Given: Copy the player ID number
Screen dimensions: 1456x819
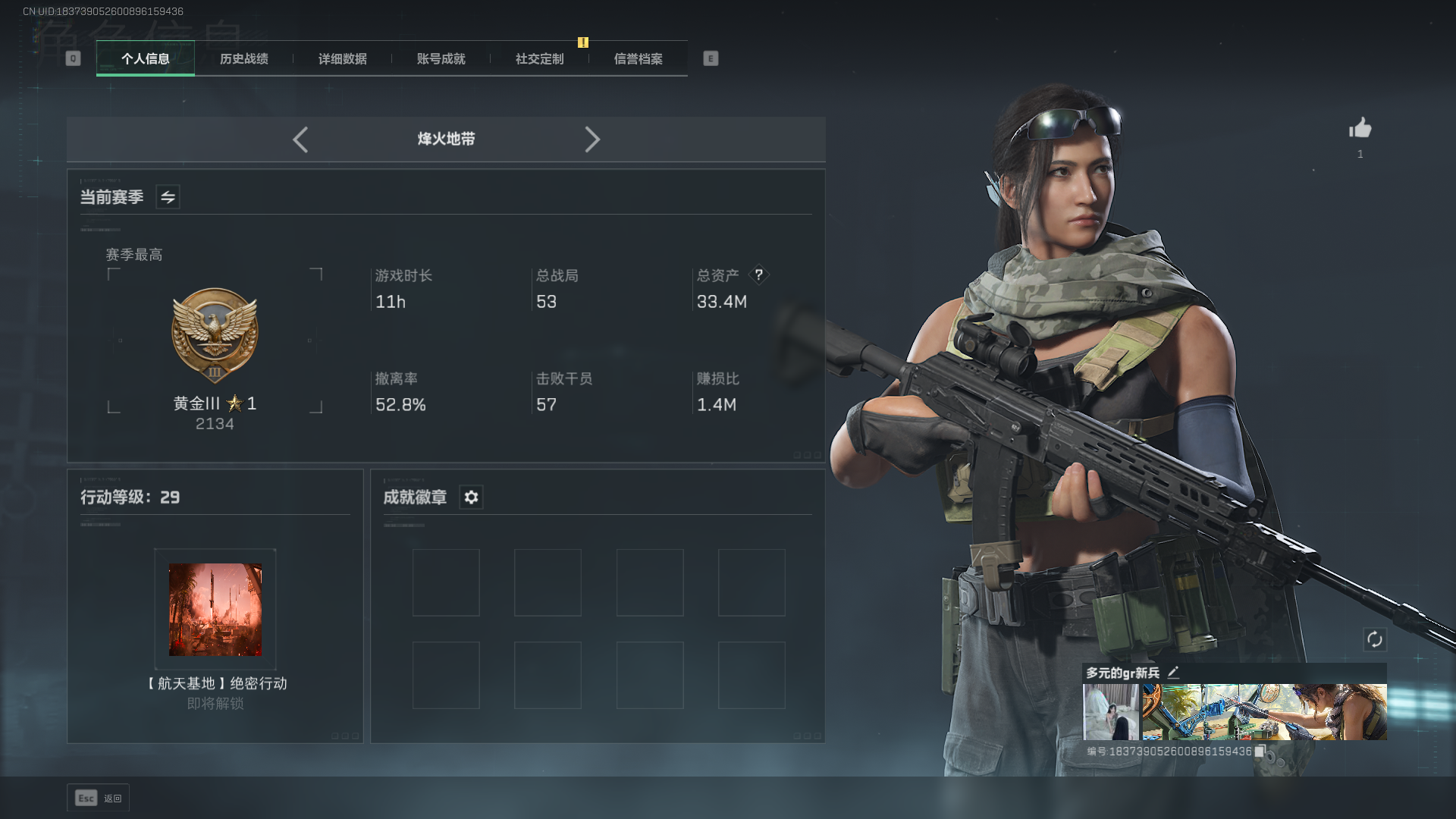Looking at the screenshot, I should (x=1260, y=752).
